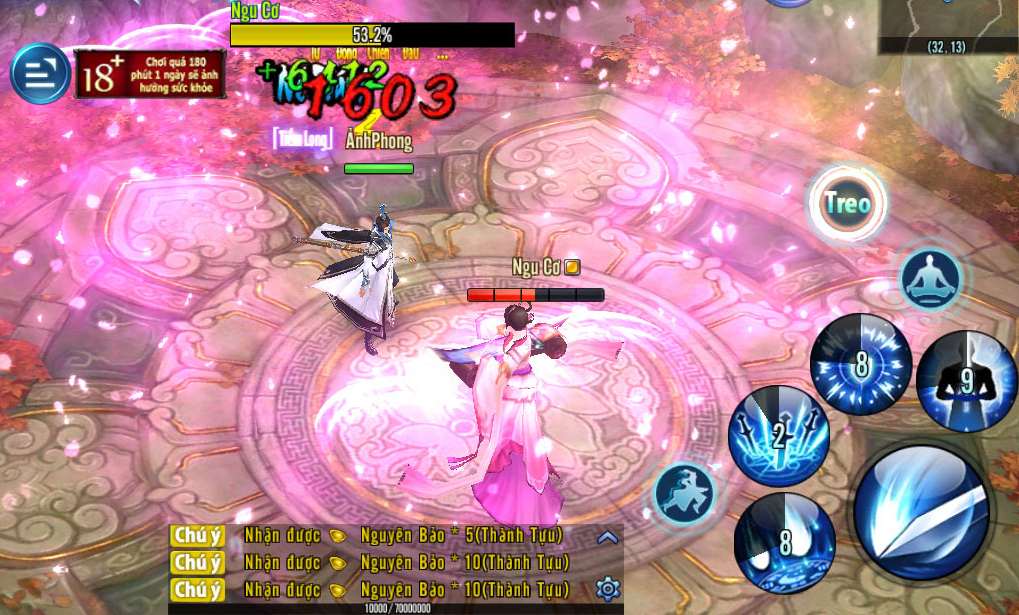Select the Ngu Cơ target health bar
This screenshot has width=1019, height=615.
372,36
